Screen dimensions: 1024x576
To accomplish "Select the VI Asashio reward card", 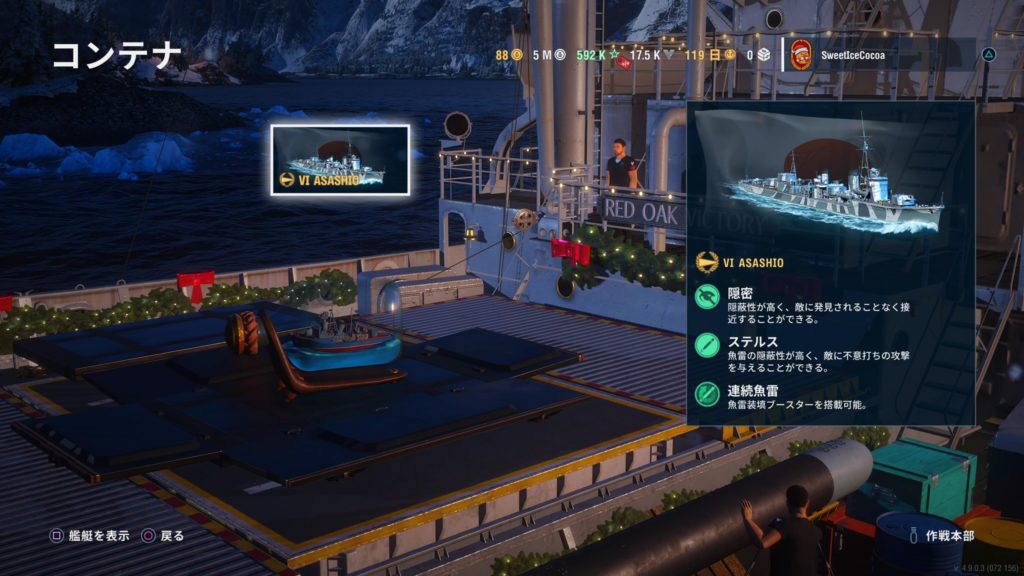I will pos(340,159).
